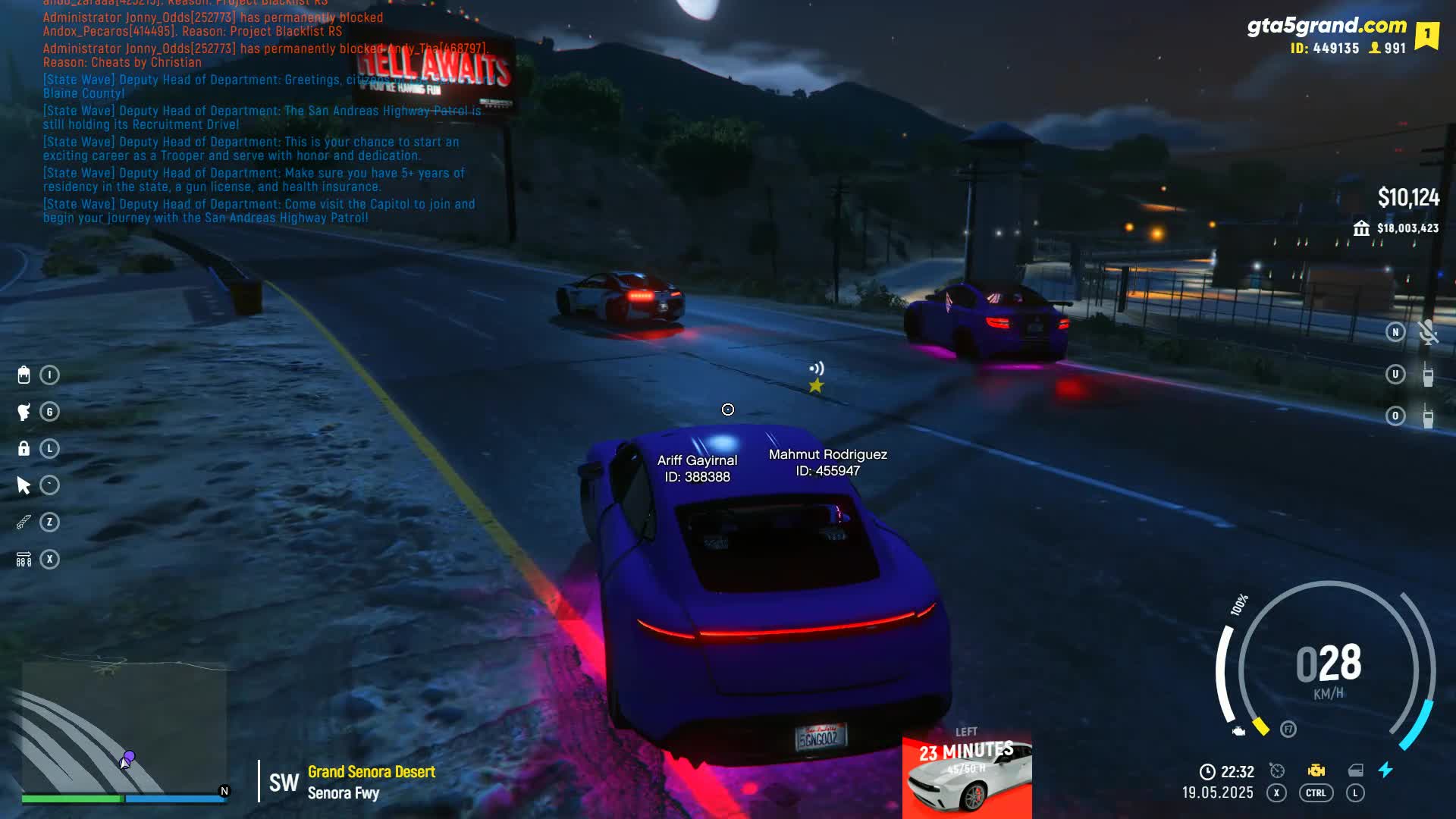Click the tow rope icon

[24, 522]
